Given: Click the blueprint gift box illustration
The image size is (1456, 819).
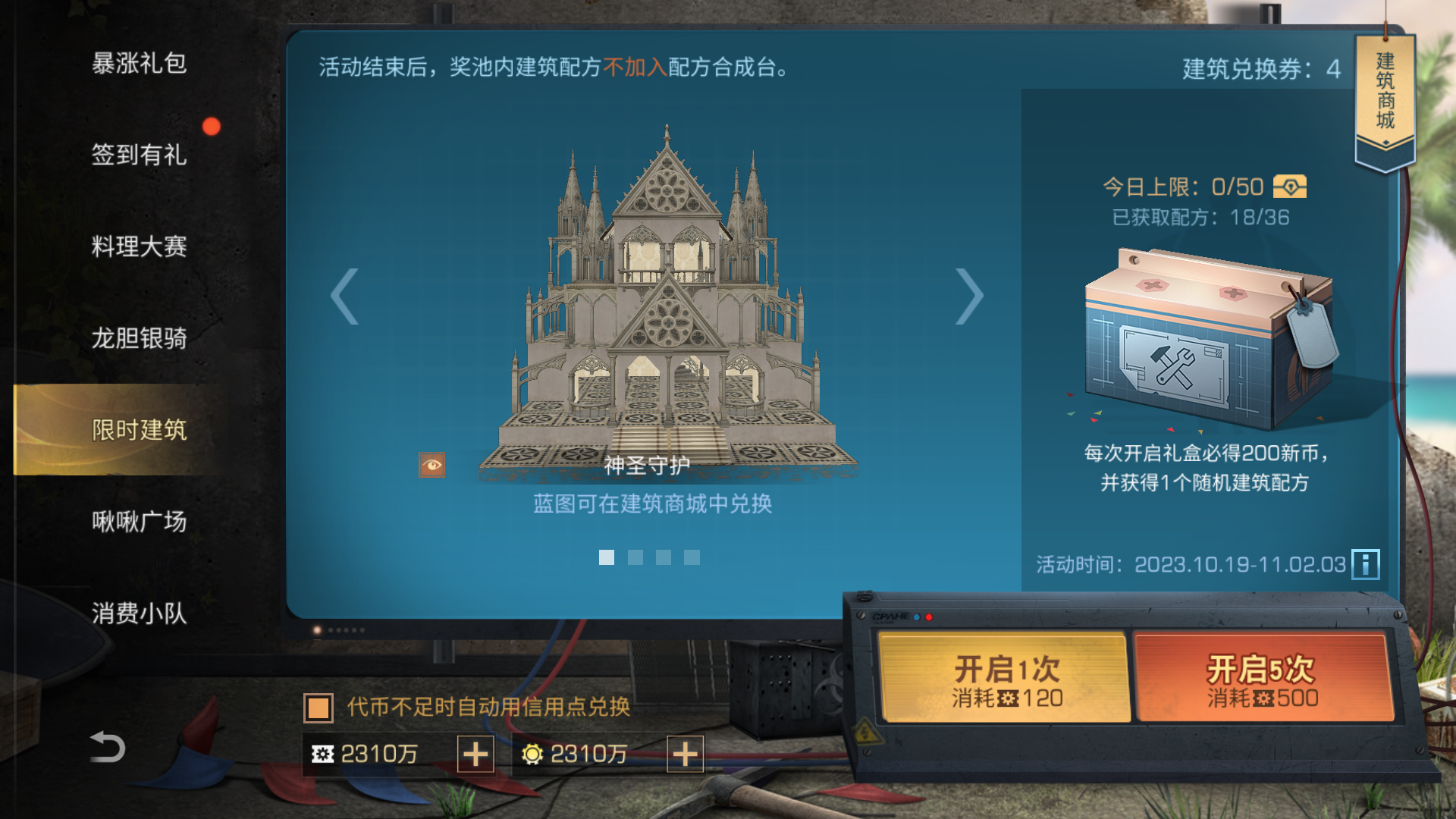Looking at the screenshot, I should click(1206, 341).
